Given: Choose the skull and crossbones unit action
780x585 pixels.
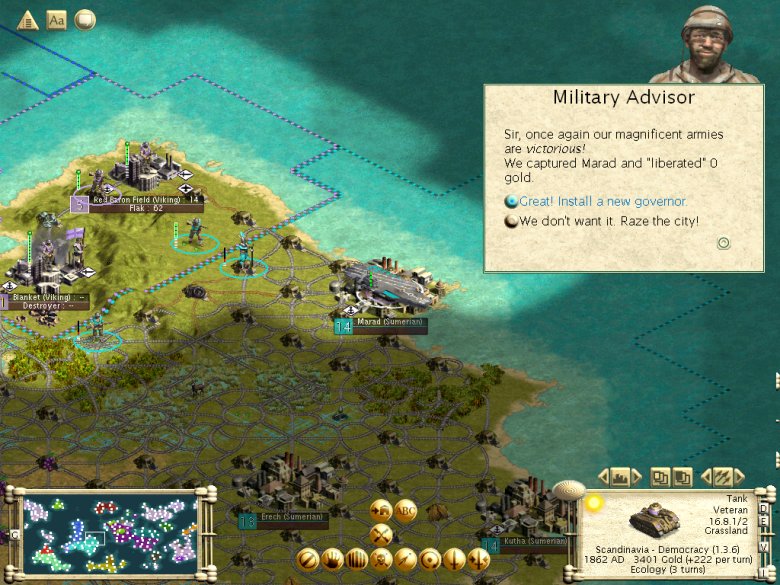Looking at the screenshot, I should 381,557.
